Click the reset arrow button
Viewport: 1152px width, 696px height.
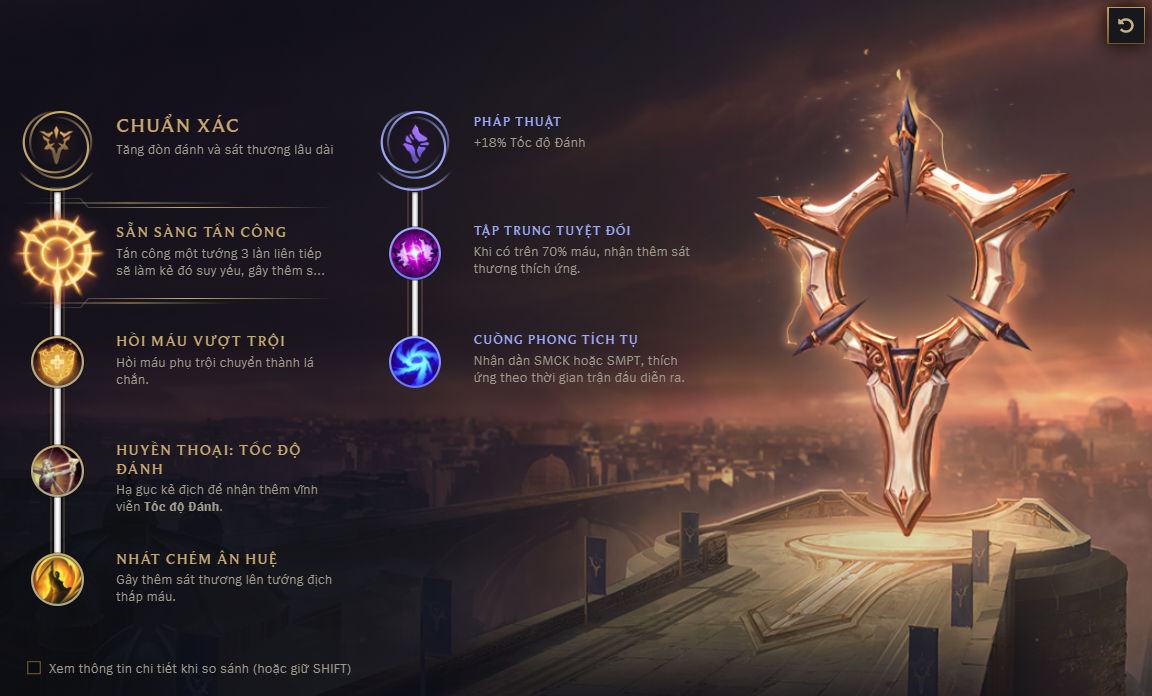click(1126, 26)
